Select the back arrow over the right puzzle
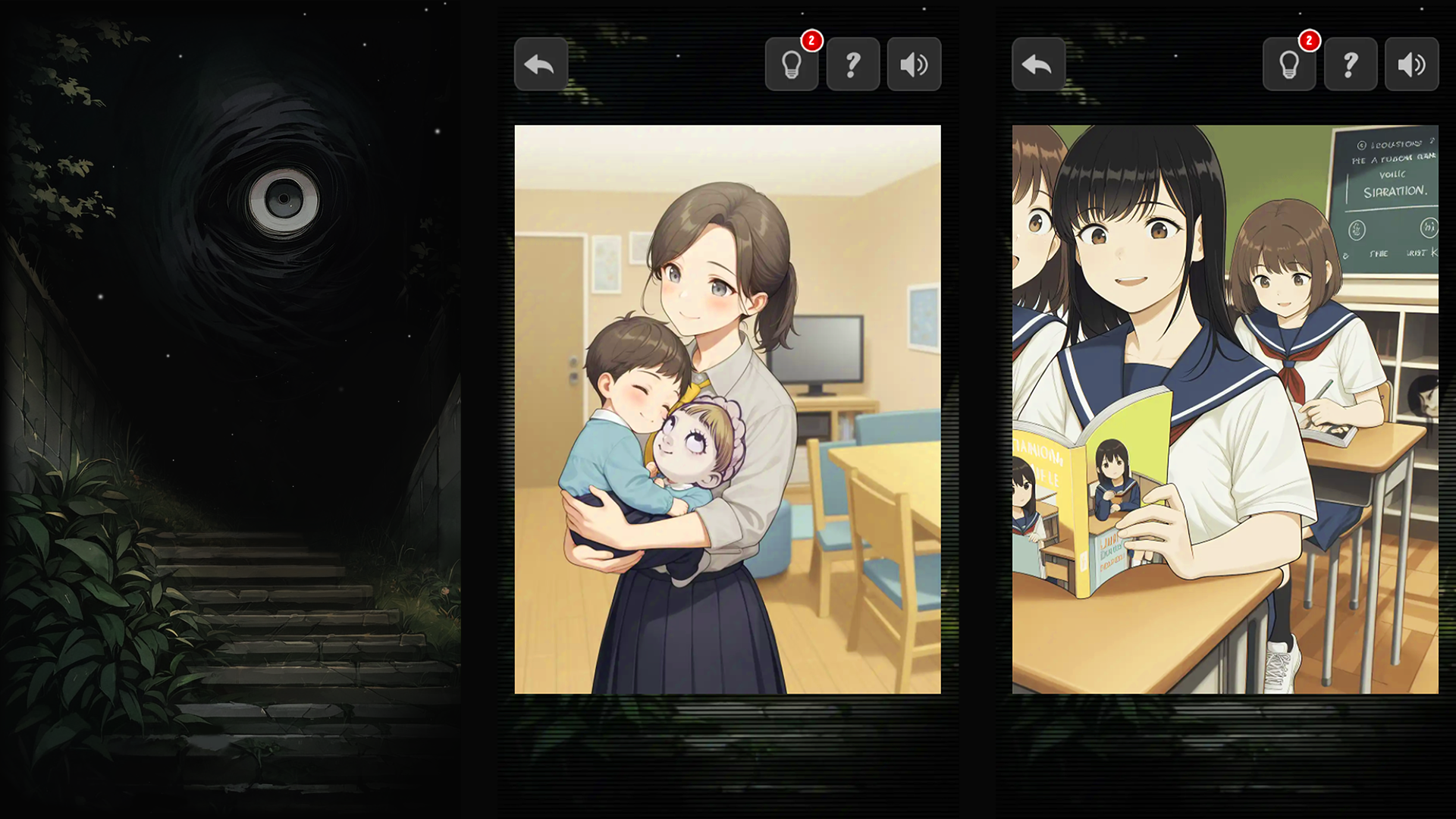 point(1038,64)
